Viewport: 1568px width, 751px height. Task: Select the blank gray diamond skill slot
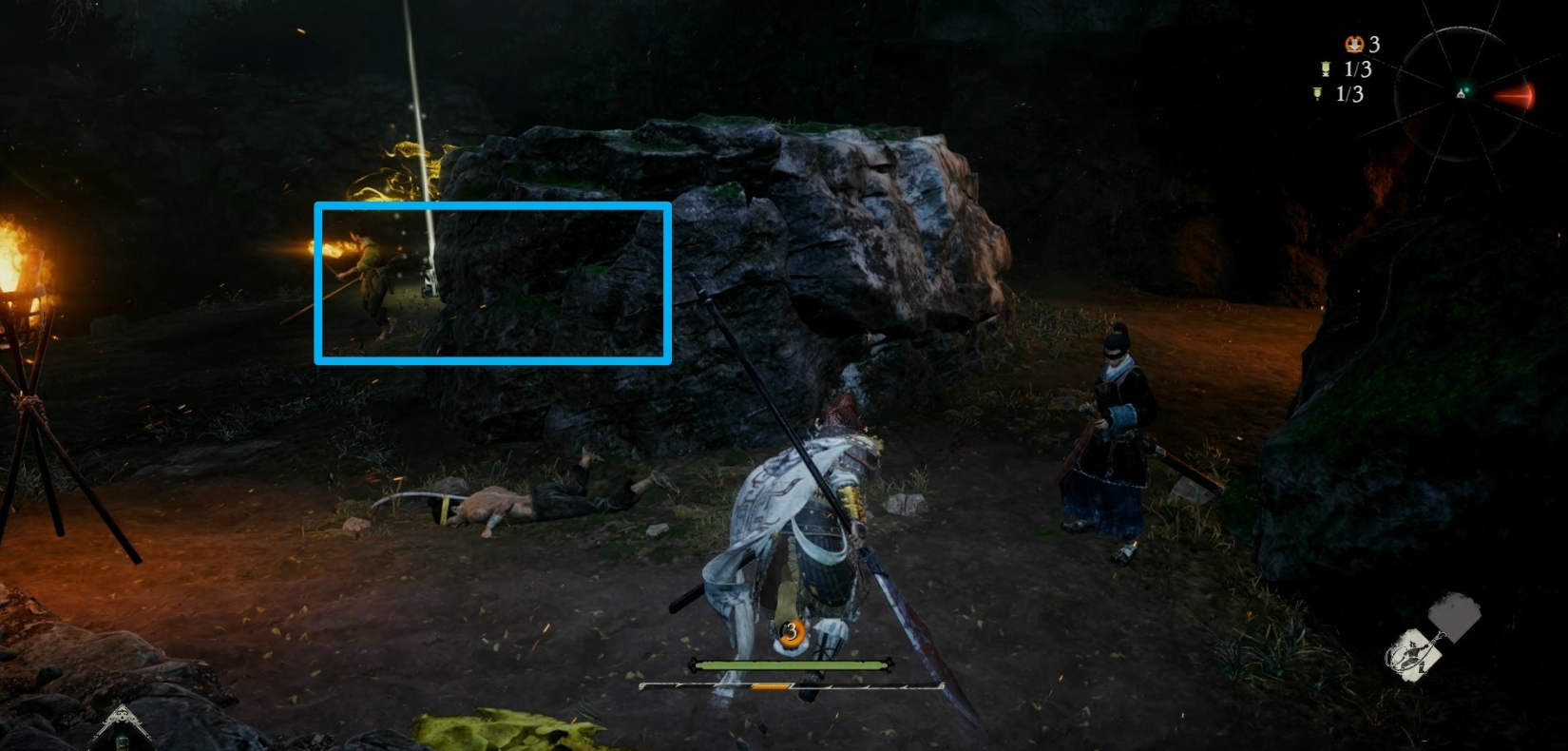pos(1454,615)
